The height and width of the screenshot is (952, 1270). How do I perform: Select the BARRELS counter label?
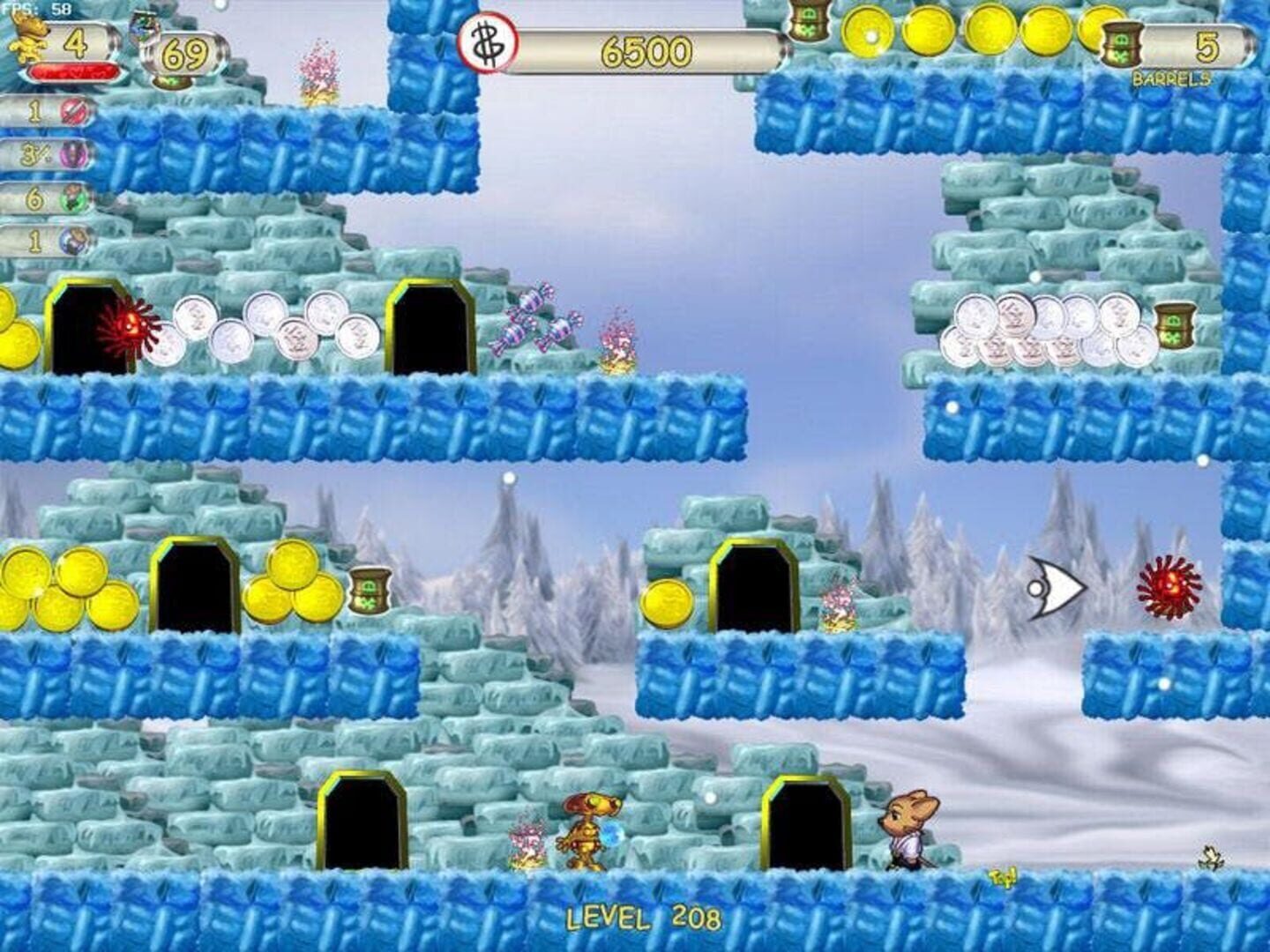pos(1173,79)
